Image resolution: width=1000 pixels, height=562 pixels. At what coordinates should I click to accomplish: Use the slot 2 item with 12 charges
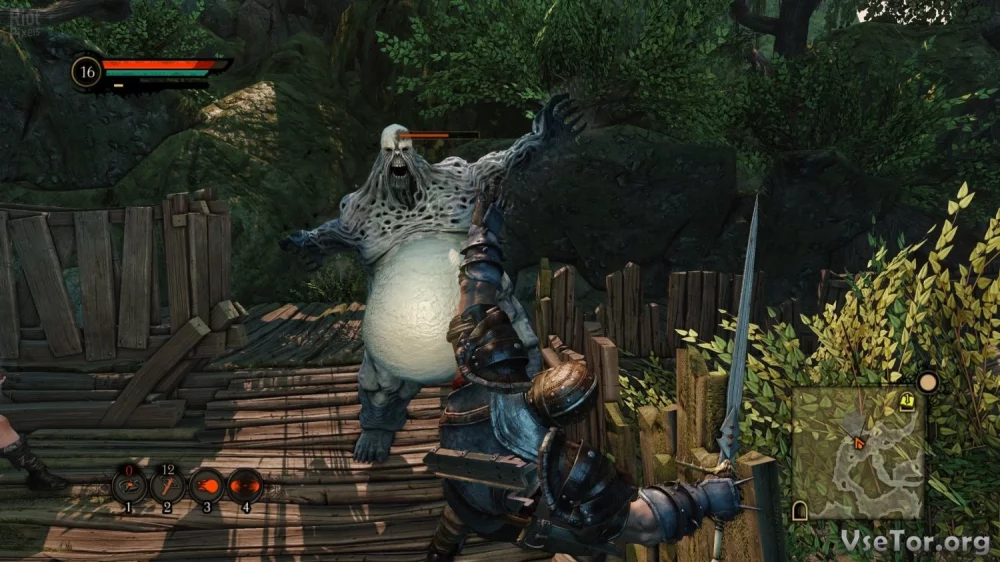click(x=167, y=486)
